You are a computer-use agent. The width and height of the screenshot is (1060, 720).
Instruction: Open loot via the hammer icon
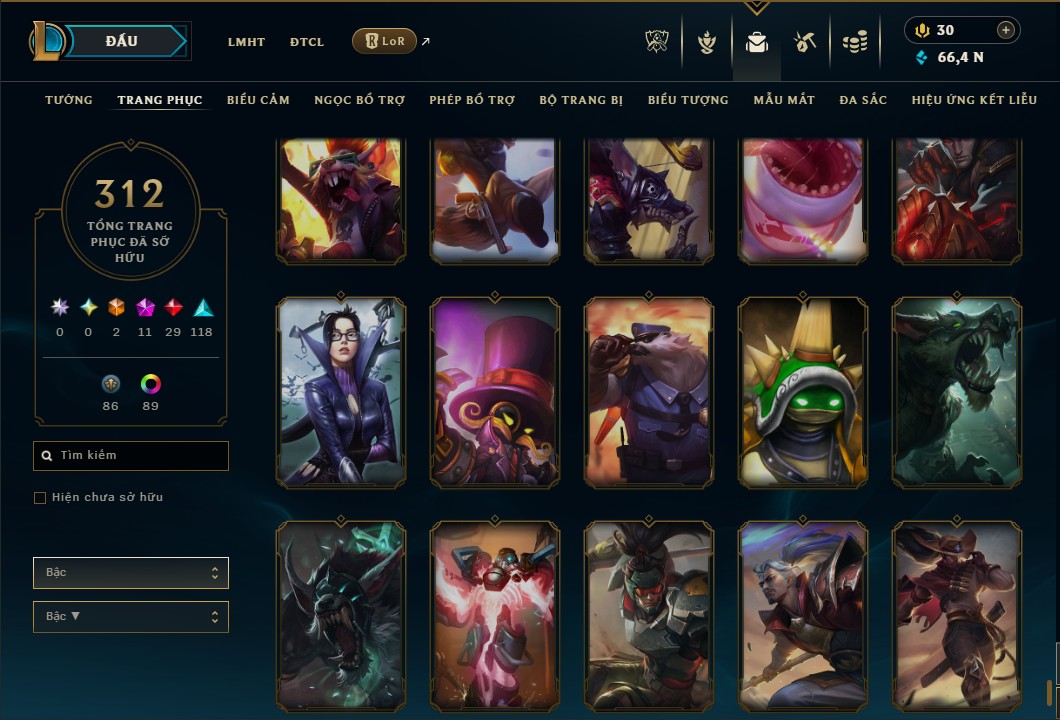click(805, 42)
